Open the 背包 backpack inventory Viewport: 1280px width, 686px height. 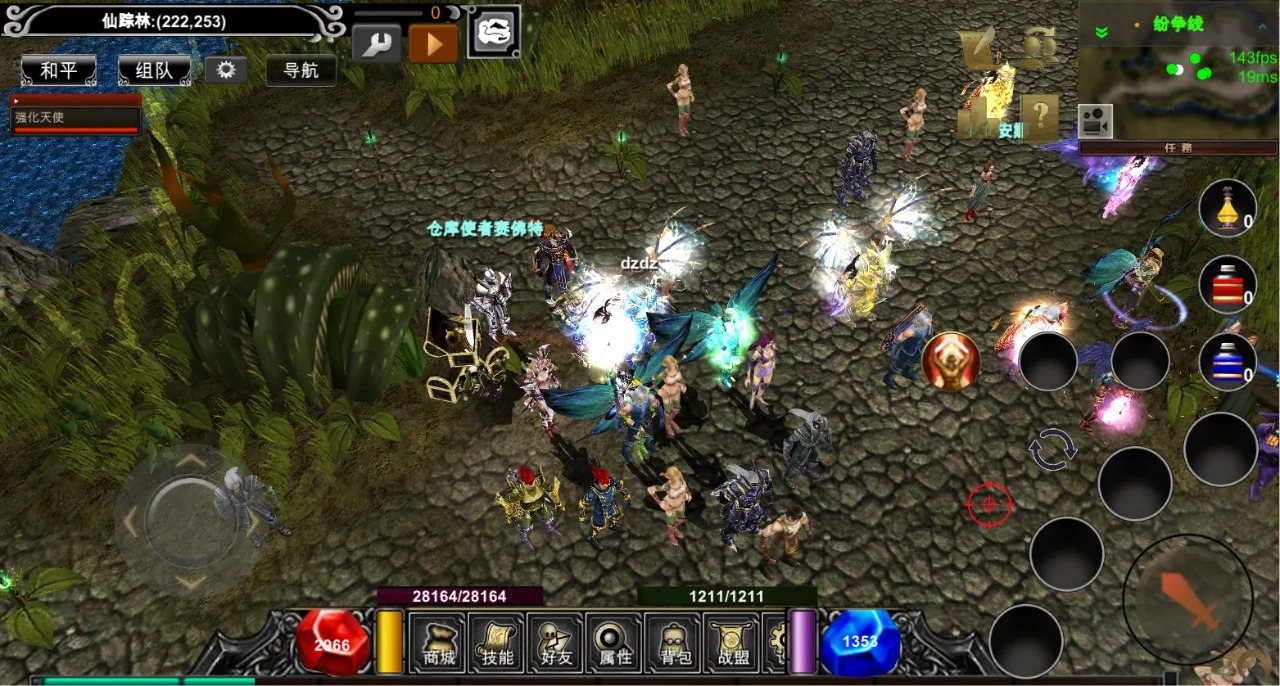click(x=674, y=645)
